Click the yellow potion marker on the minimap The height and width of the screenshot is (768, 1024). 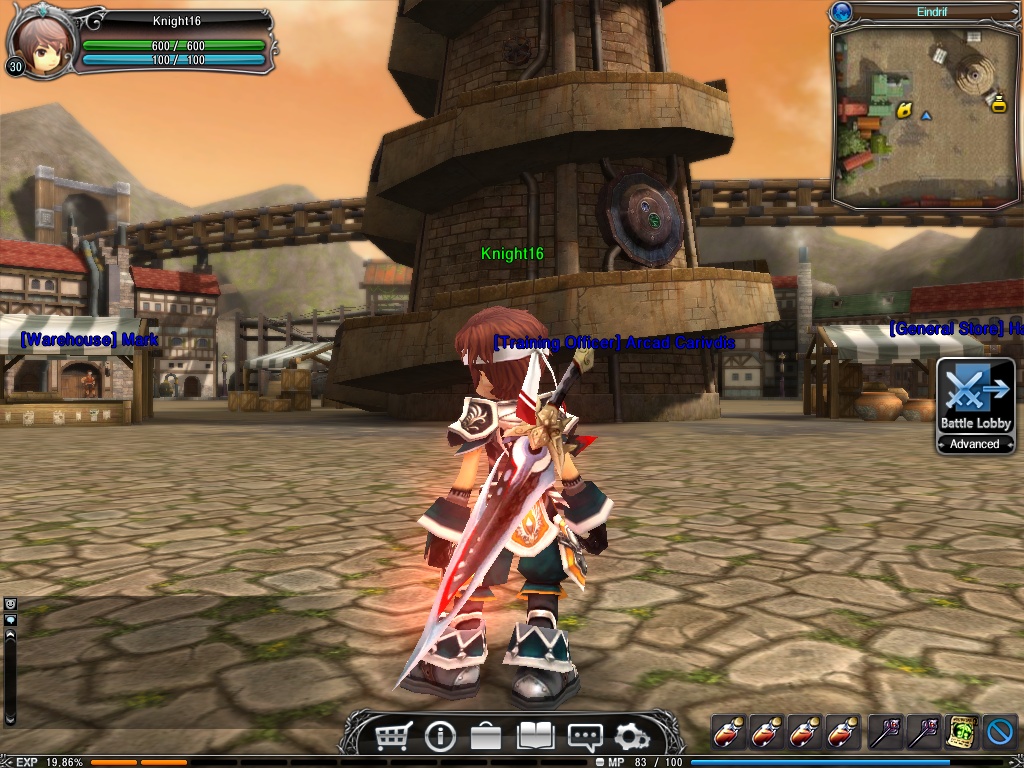(x=997, y=101)
